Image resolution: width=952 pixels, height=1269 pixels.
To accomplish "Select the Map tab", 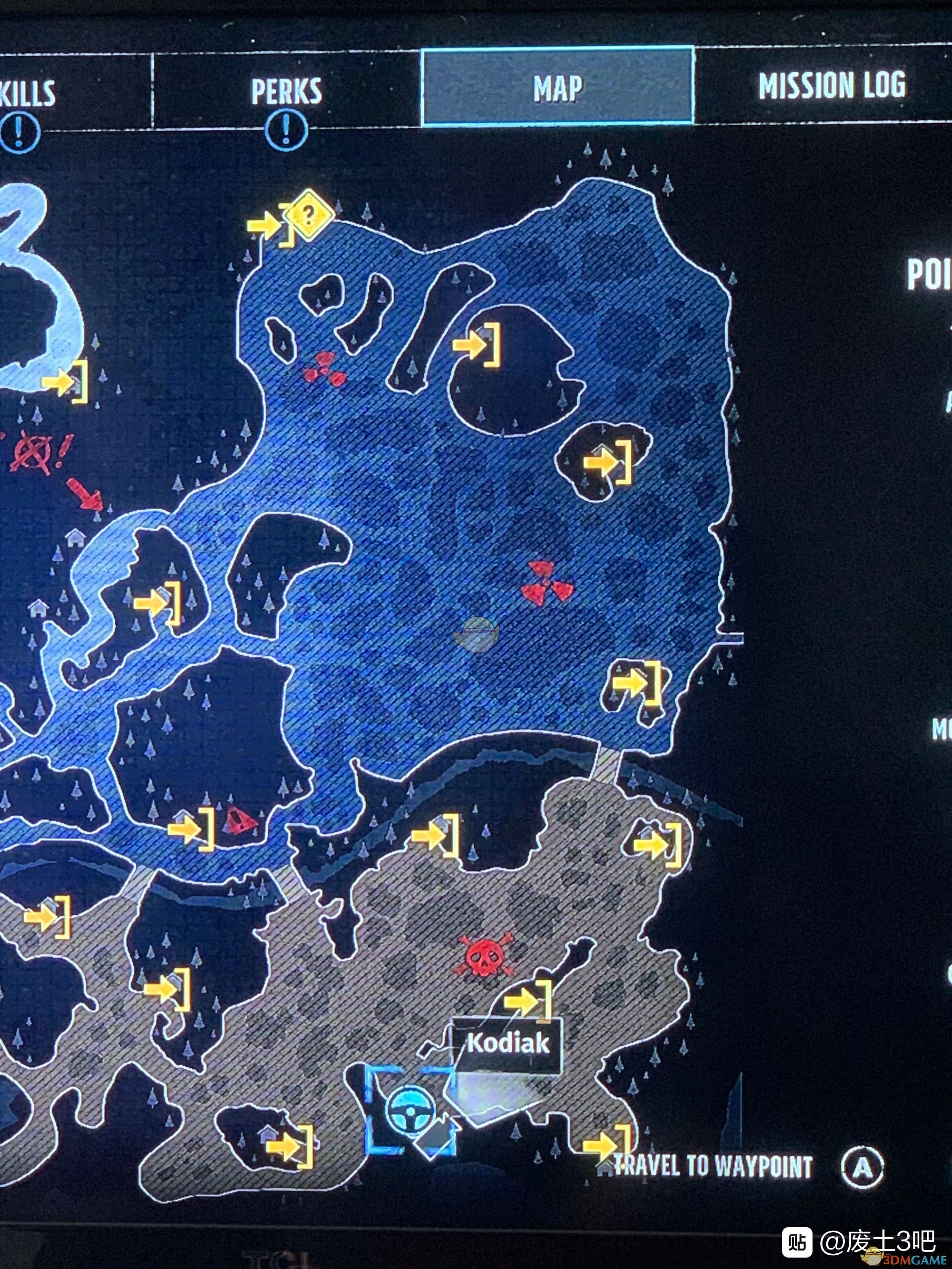I will pos(558,88).
